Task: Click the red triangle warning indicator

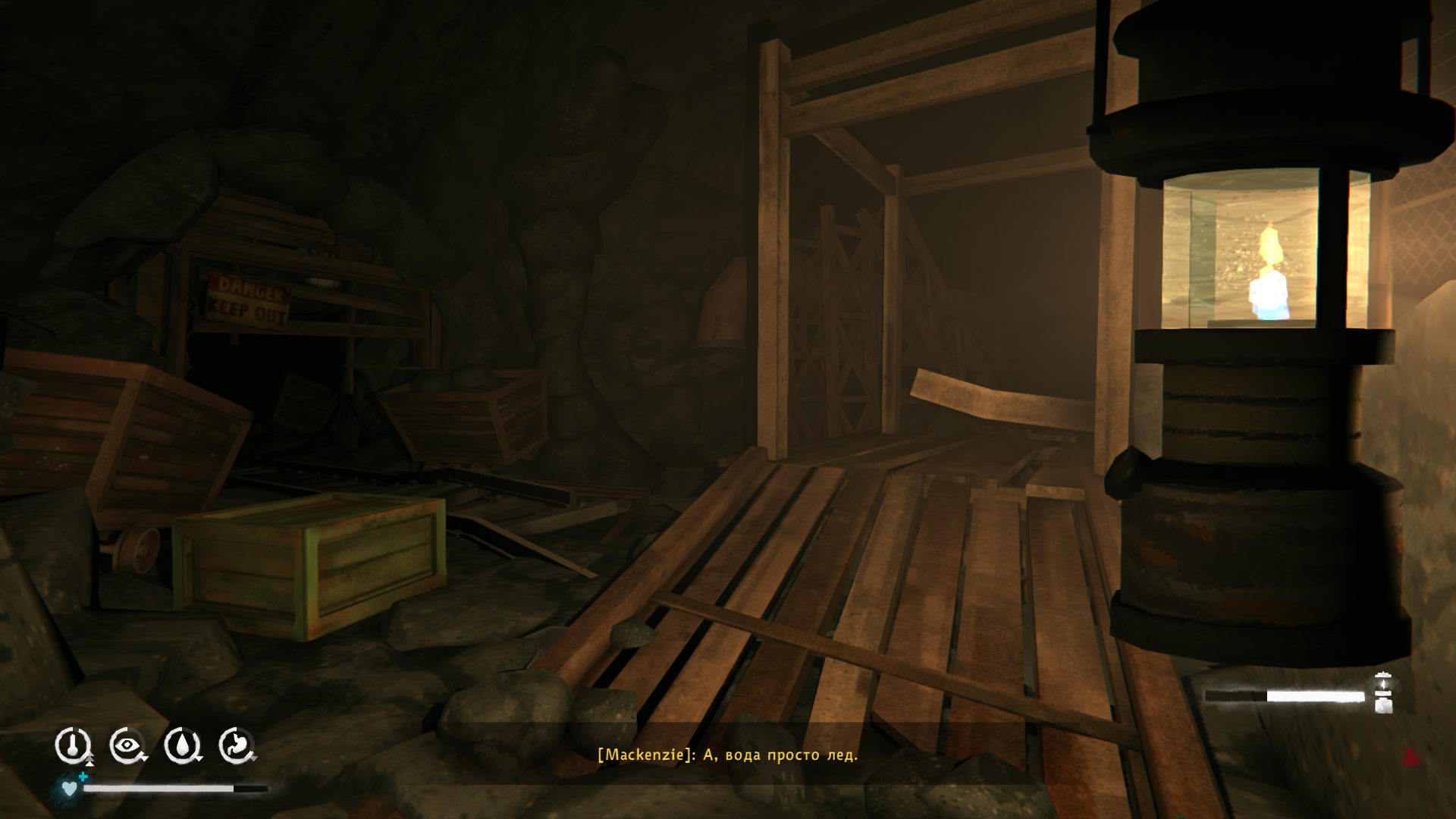Action: point(1410,756)
